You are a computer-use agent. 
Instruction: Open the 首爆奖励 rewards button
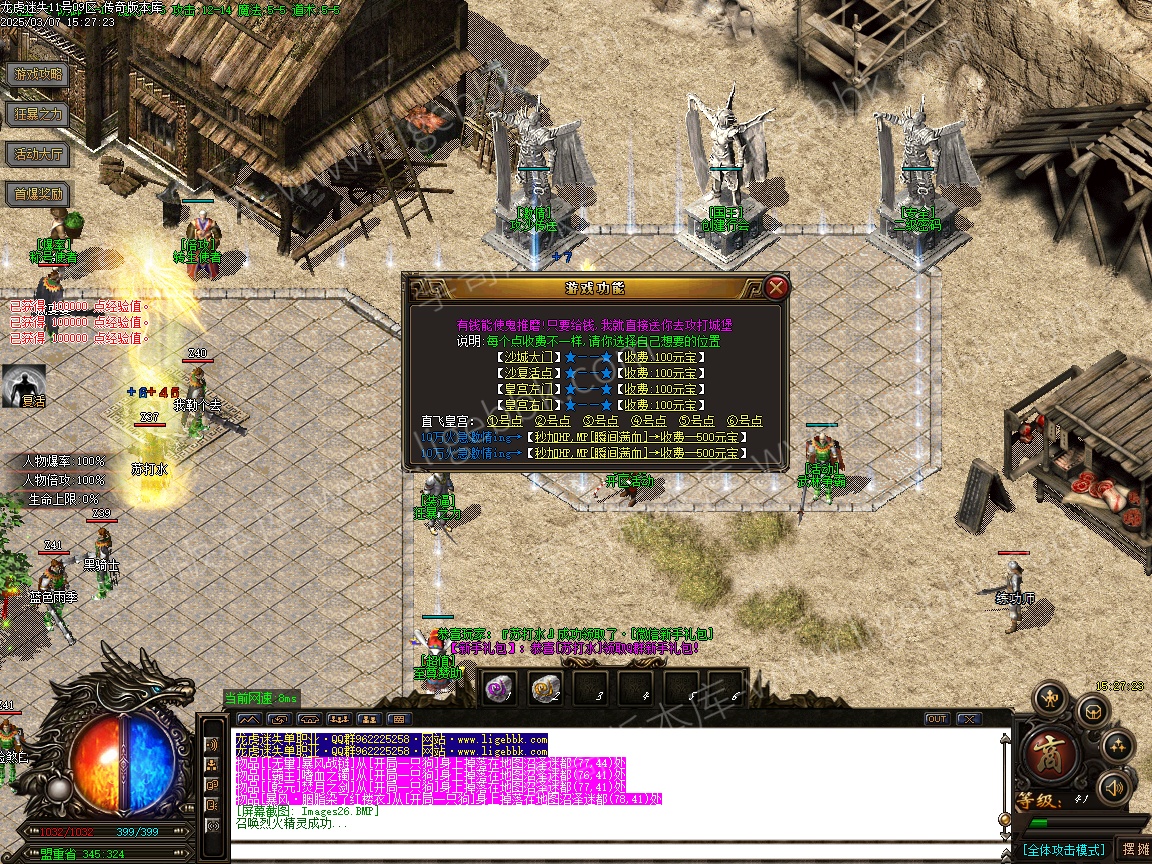pyautogui.click(x=37, y=194)
